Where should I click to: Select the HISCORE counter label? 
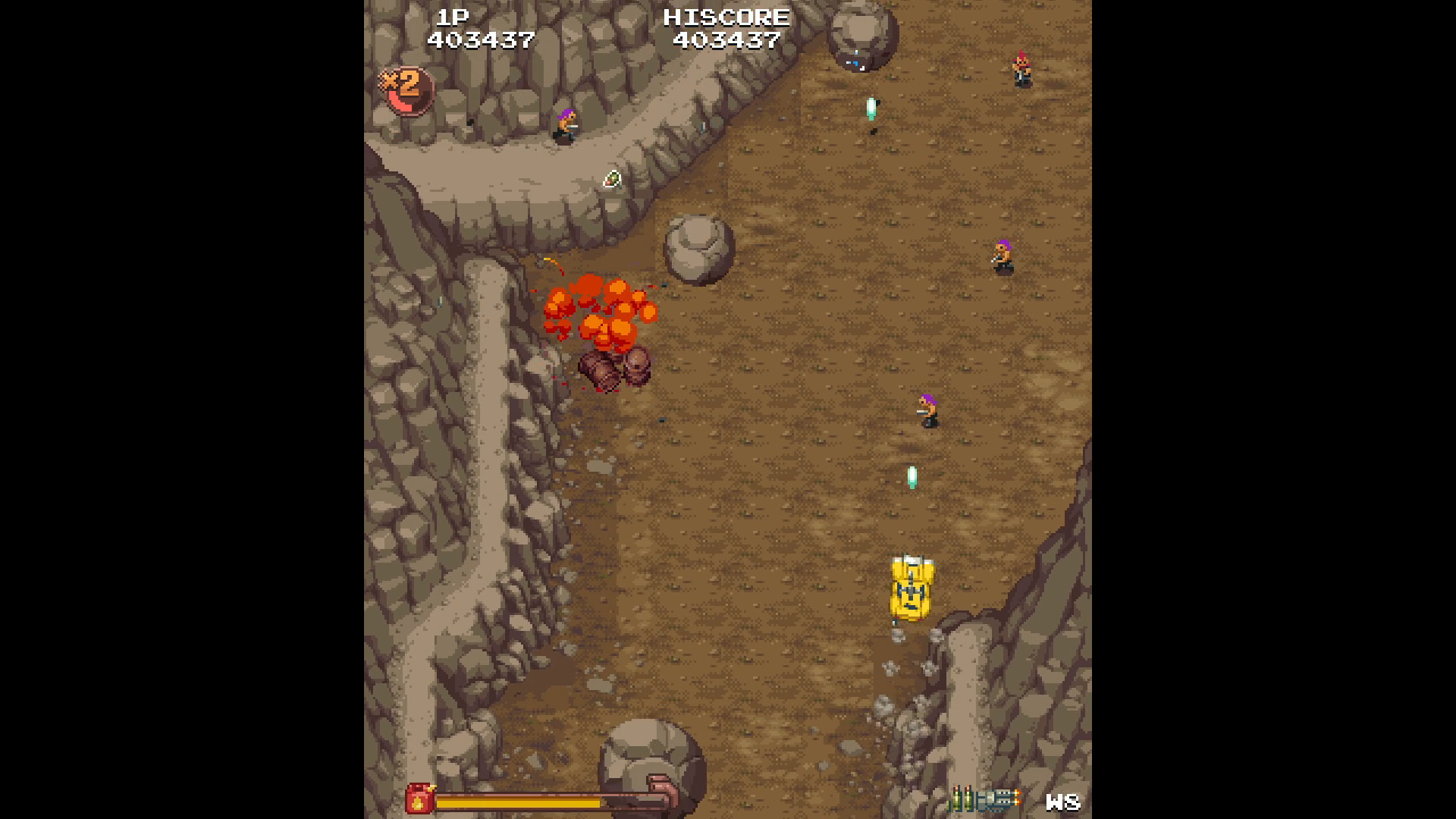point(726,17)
